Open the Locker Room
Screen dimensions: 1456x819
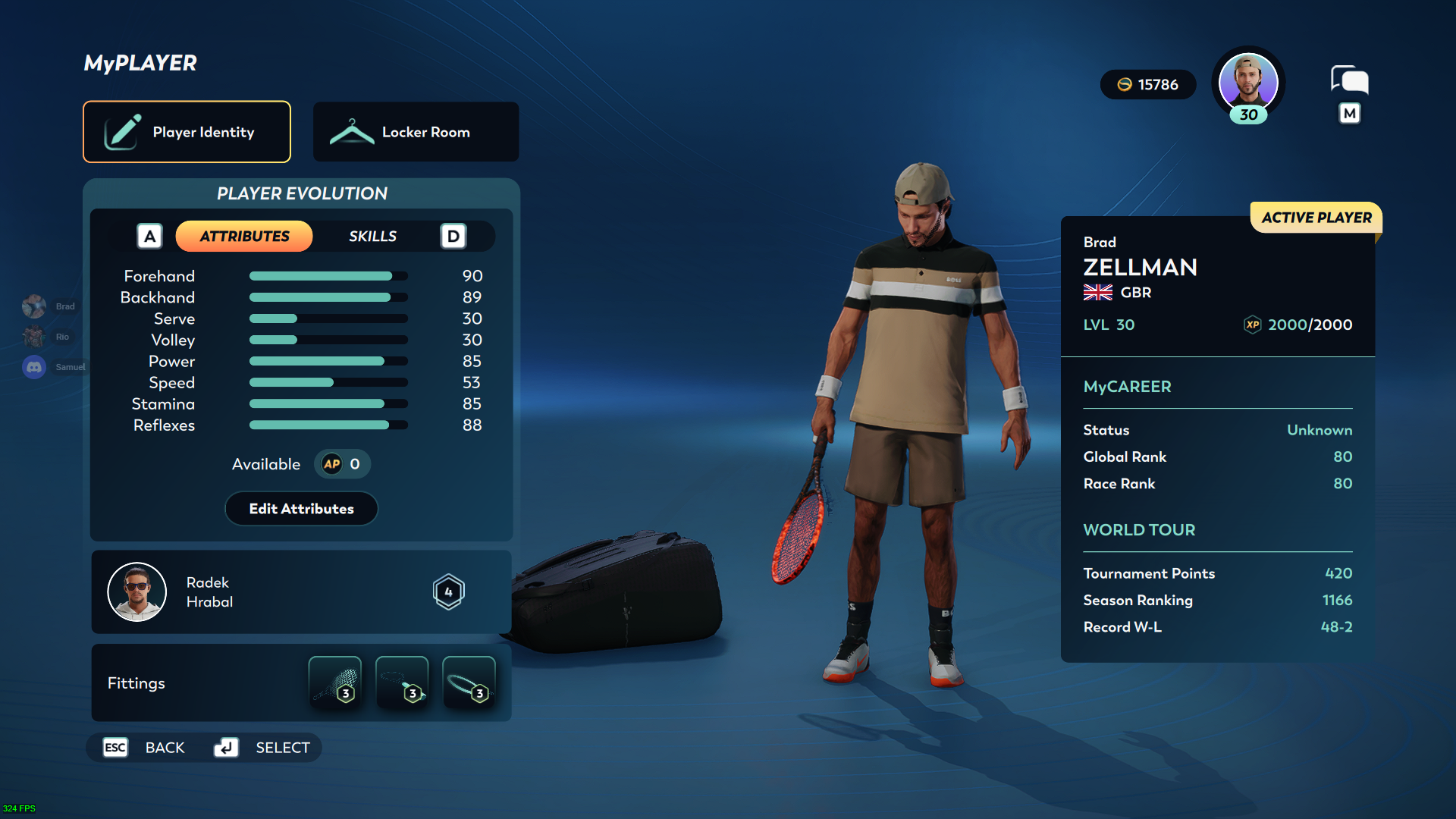416,132
